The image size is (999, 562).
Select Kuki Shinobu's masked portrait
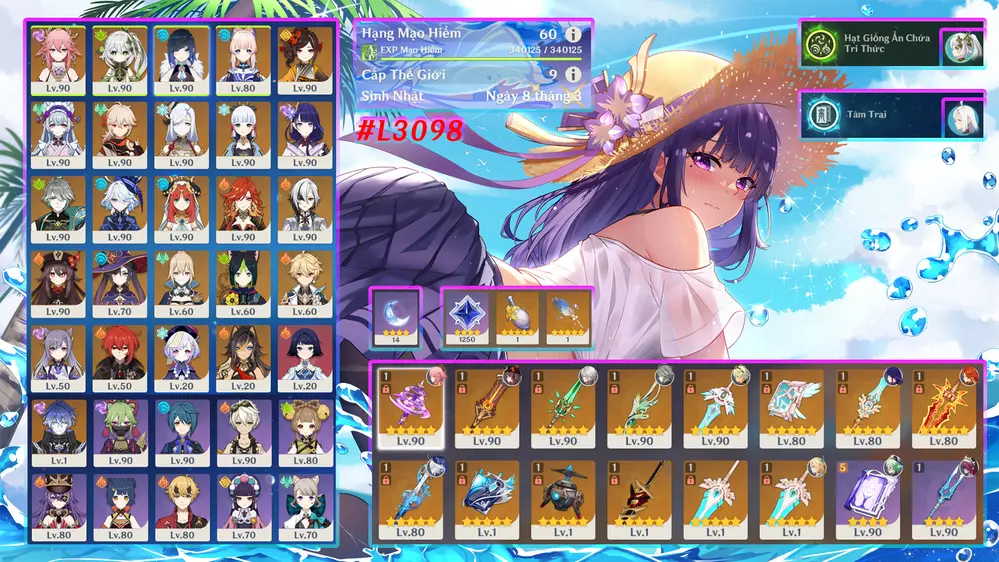click(119, 432)
